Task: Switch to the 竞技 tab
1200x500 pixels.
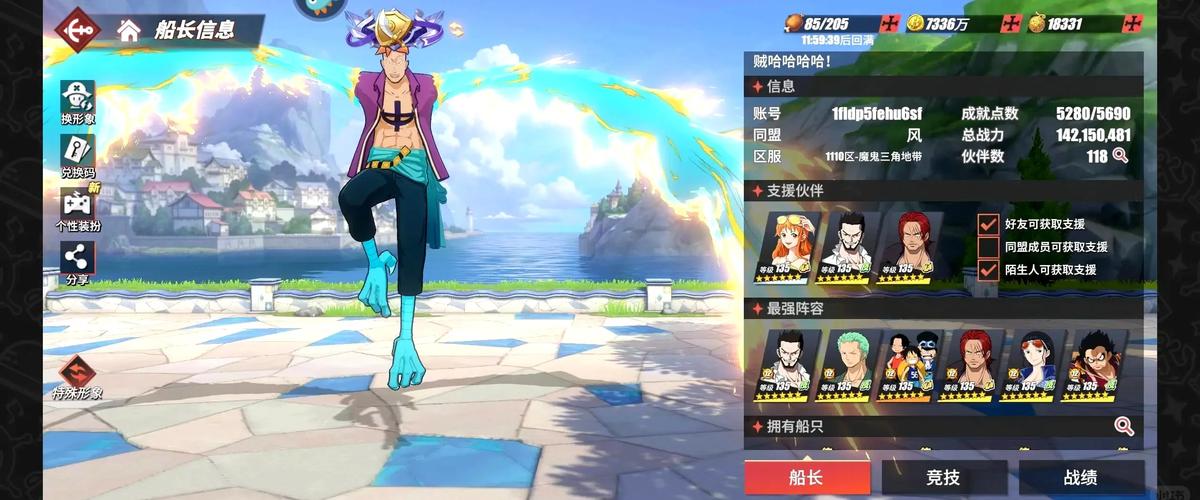Action: [944, 477]
